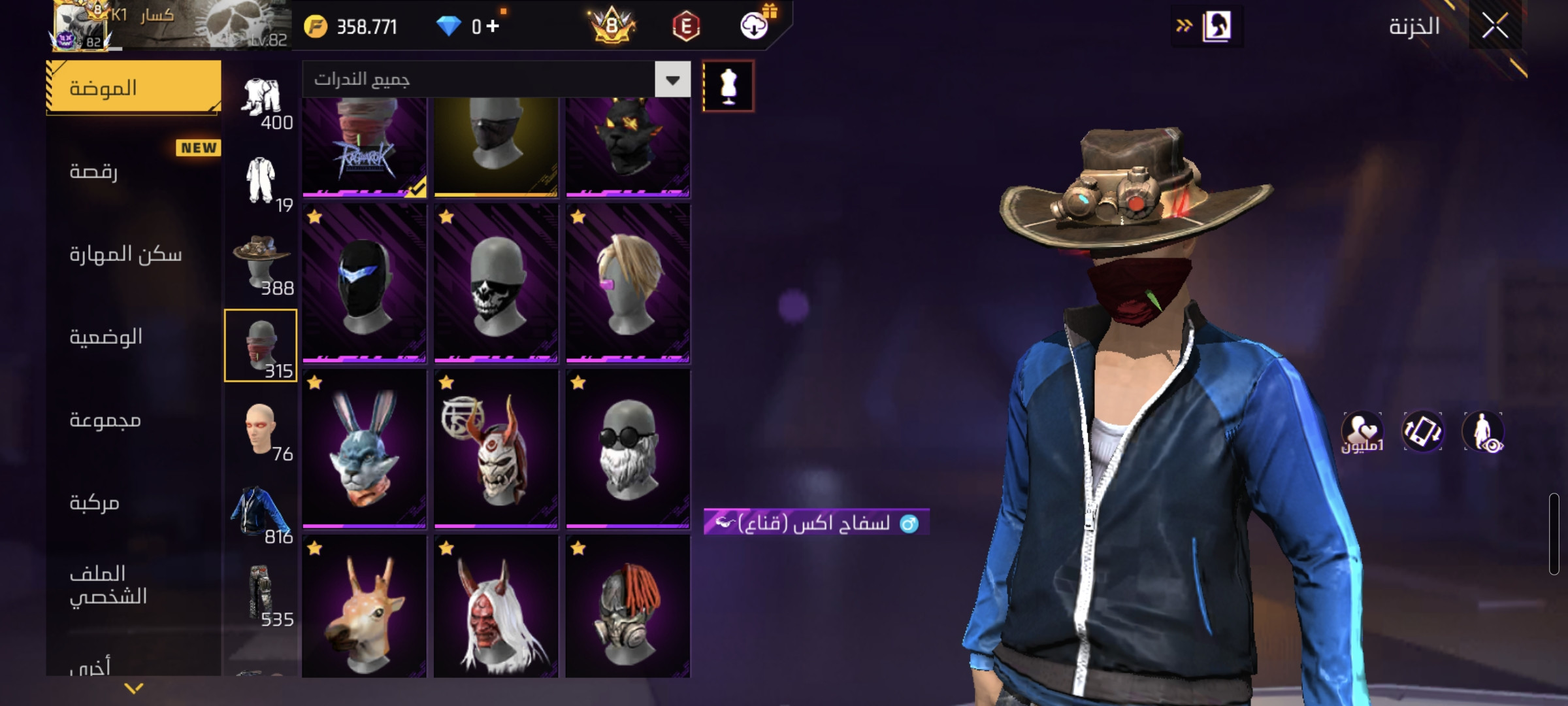This screenshot has height=706, width=1568.
Task: Select the blue rabbit head mask
Action: pyautogui.click(x=365, y=449)
